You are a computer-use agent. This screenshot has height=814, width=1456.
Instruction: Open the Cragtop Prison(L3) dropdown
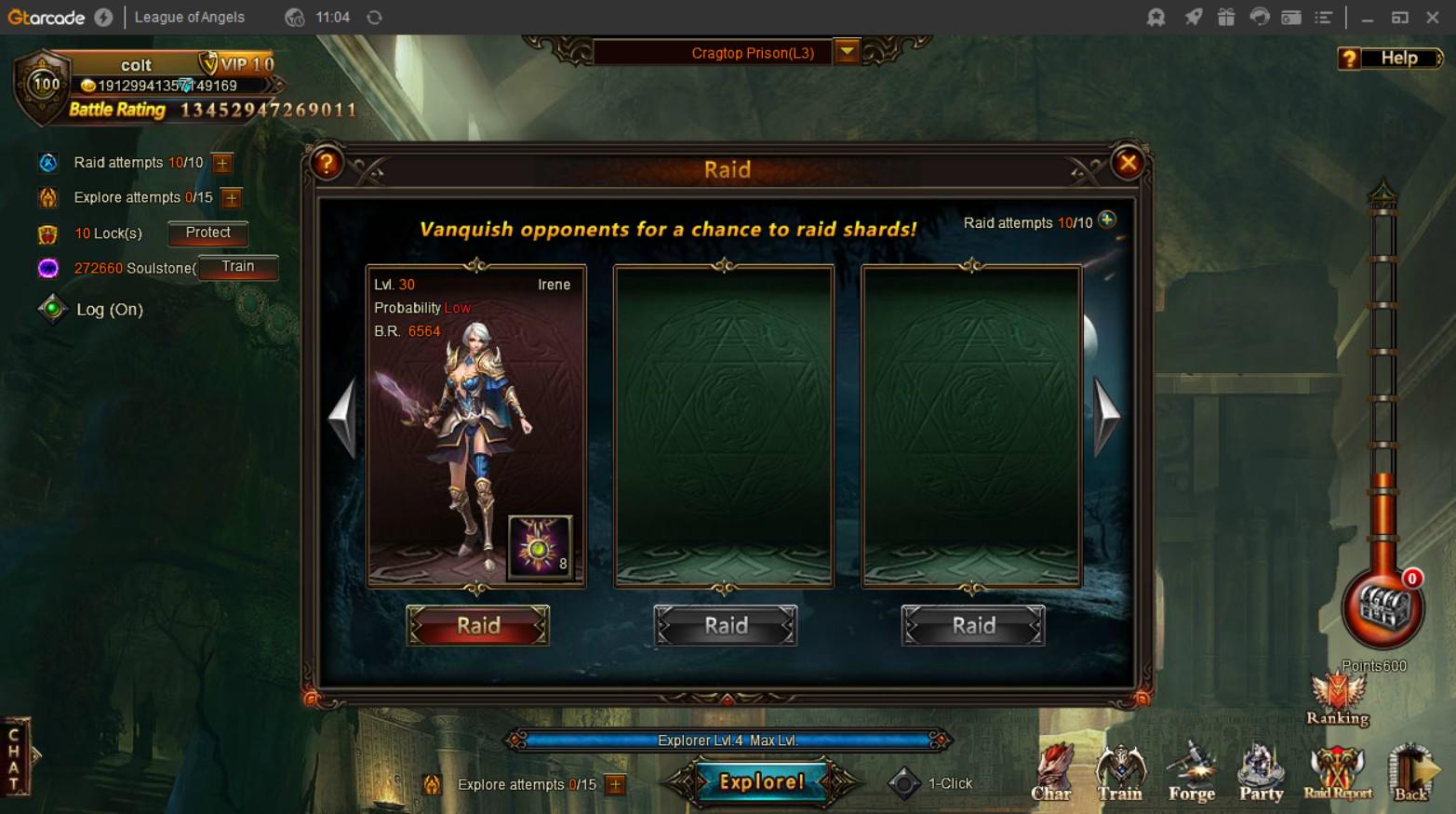point(847,52)
